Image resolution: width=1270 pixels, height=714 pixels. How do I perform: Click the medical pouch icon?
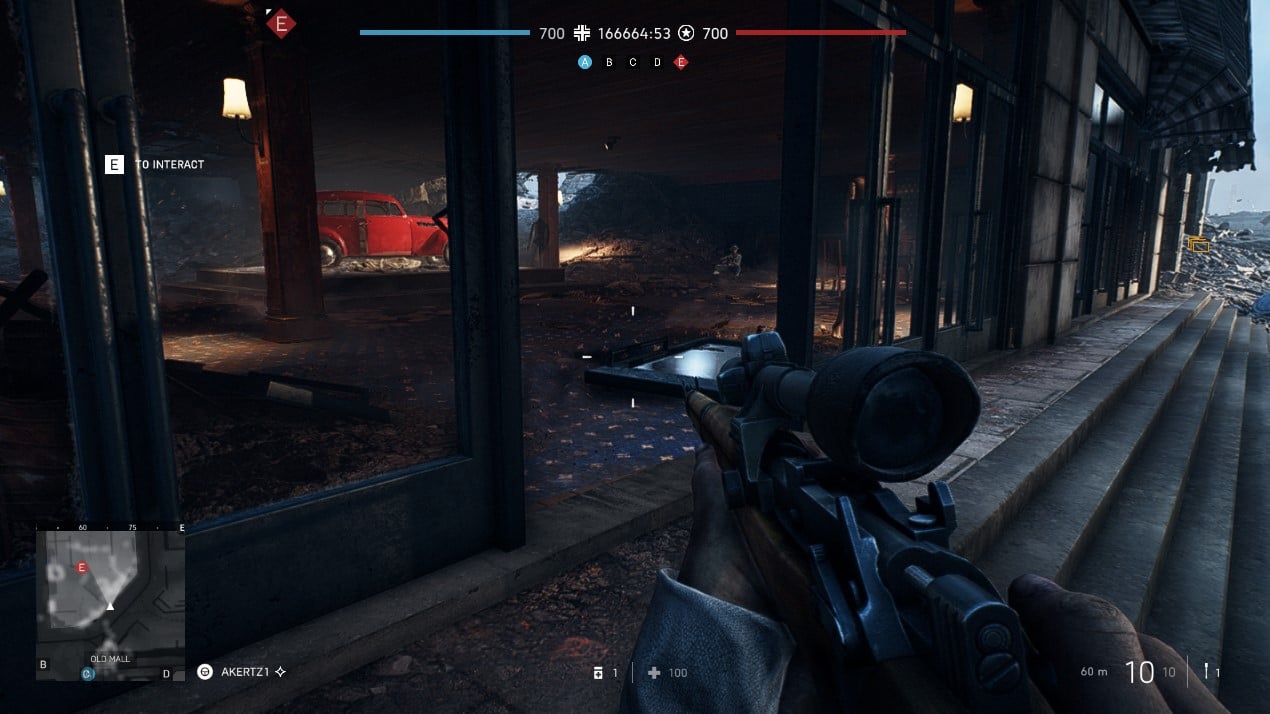[x=598, y=673]
